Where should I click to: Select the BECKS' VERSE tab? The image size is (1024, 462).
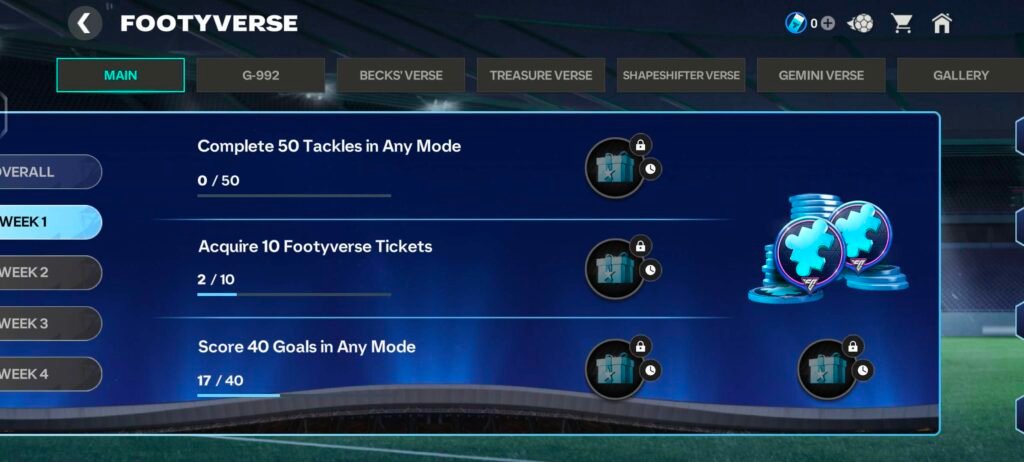pos(400,75)
